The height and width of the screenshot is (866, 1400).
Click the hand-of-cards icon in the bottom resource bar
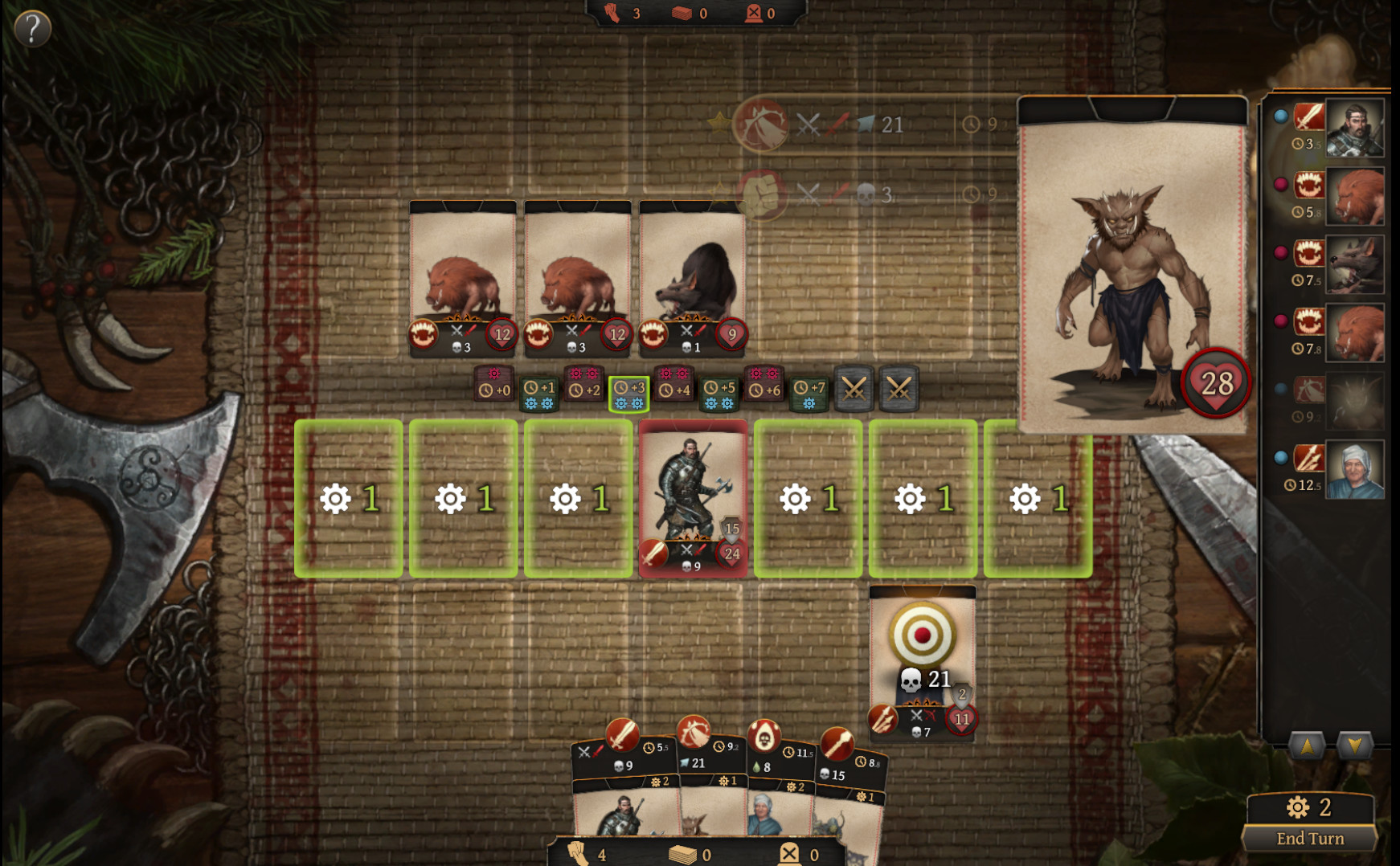tap(579, 855)
